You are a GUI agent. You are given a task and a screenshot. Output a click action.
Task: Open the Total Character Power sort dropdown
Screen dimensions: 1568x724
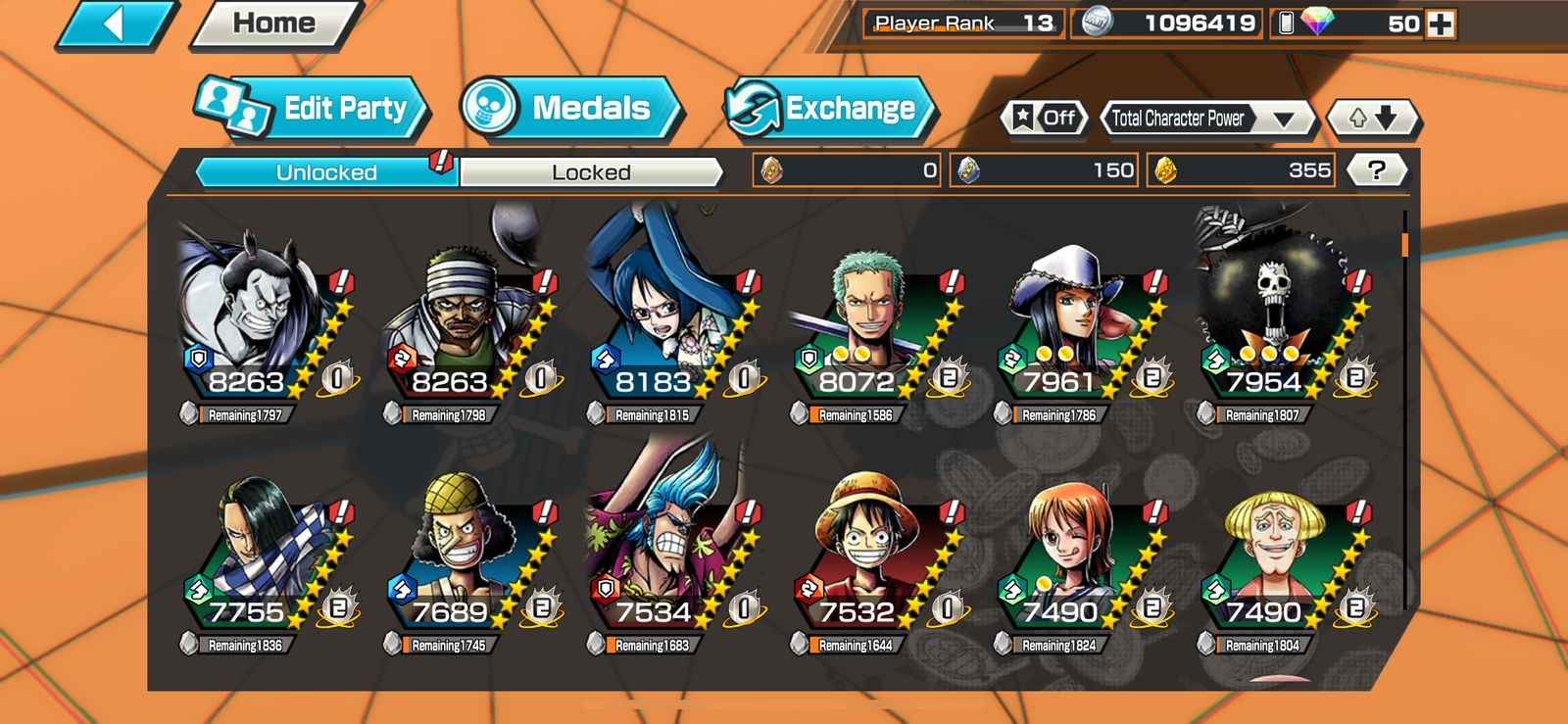pos(1210,119)
